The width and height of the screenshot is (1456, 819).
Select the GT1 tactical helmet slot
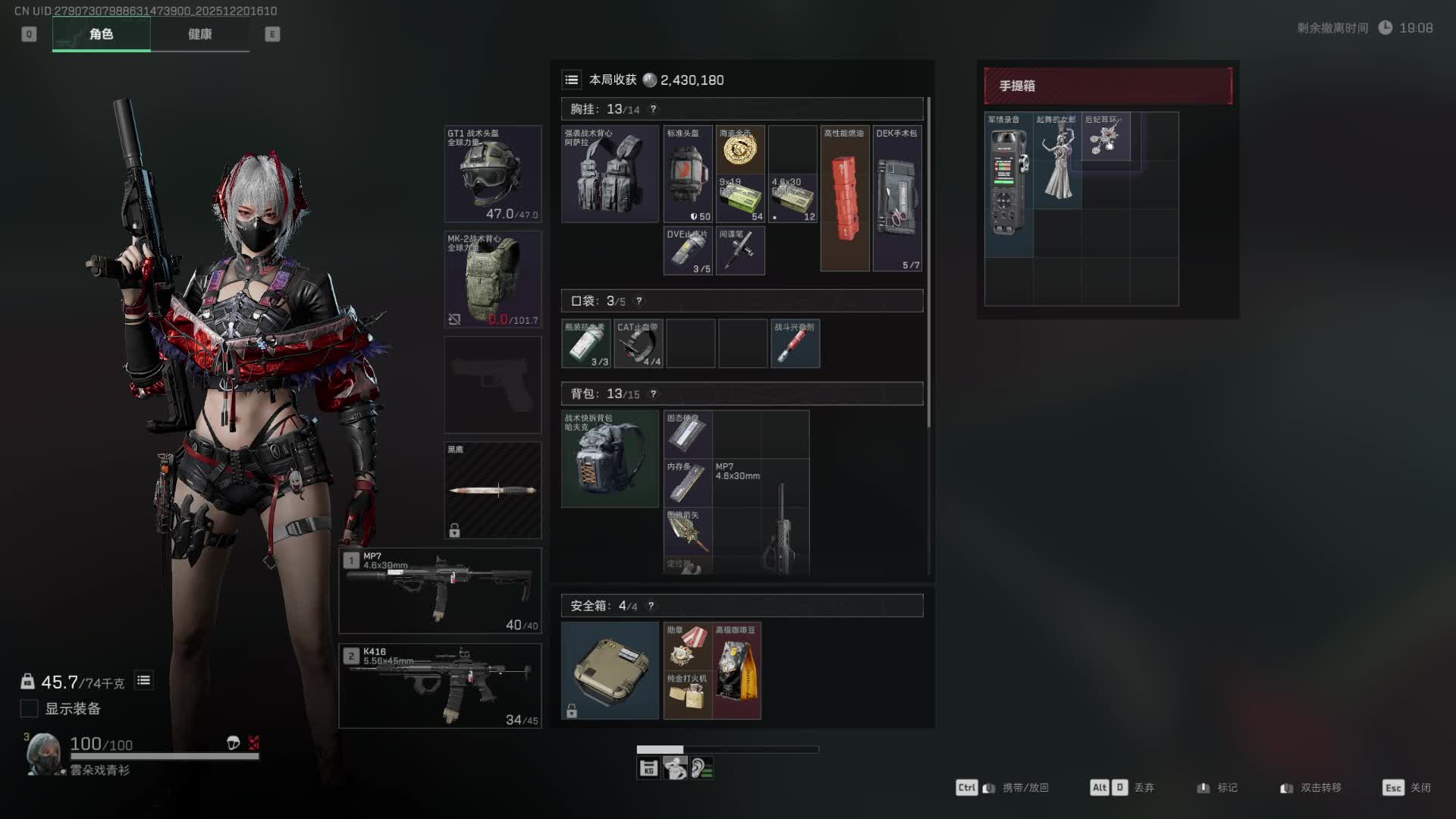coord(492,174)
